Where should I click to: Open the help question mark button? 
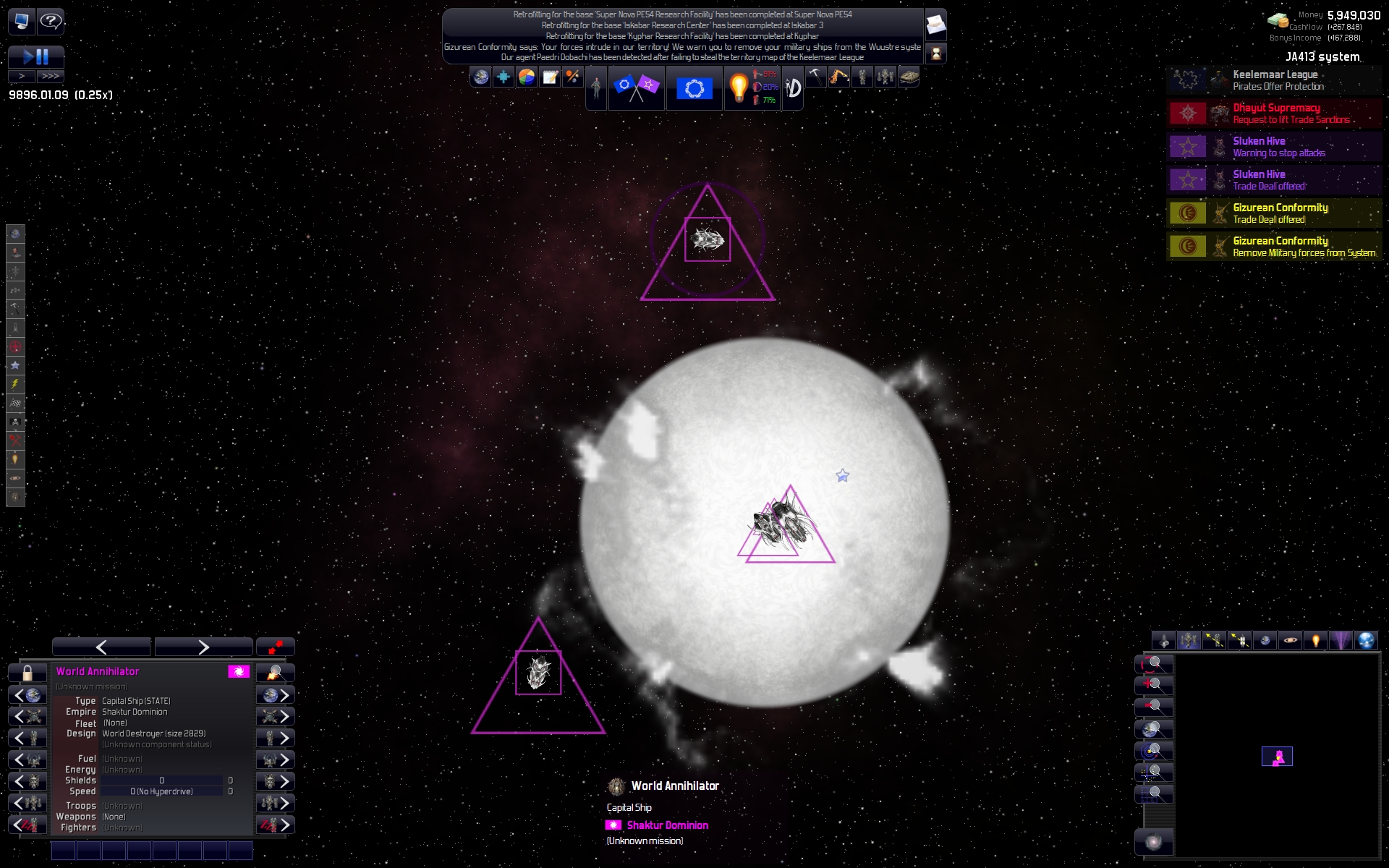pos(51,21)
